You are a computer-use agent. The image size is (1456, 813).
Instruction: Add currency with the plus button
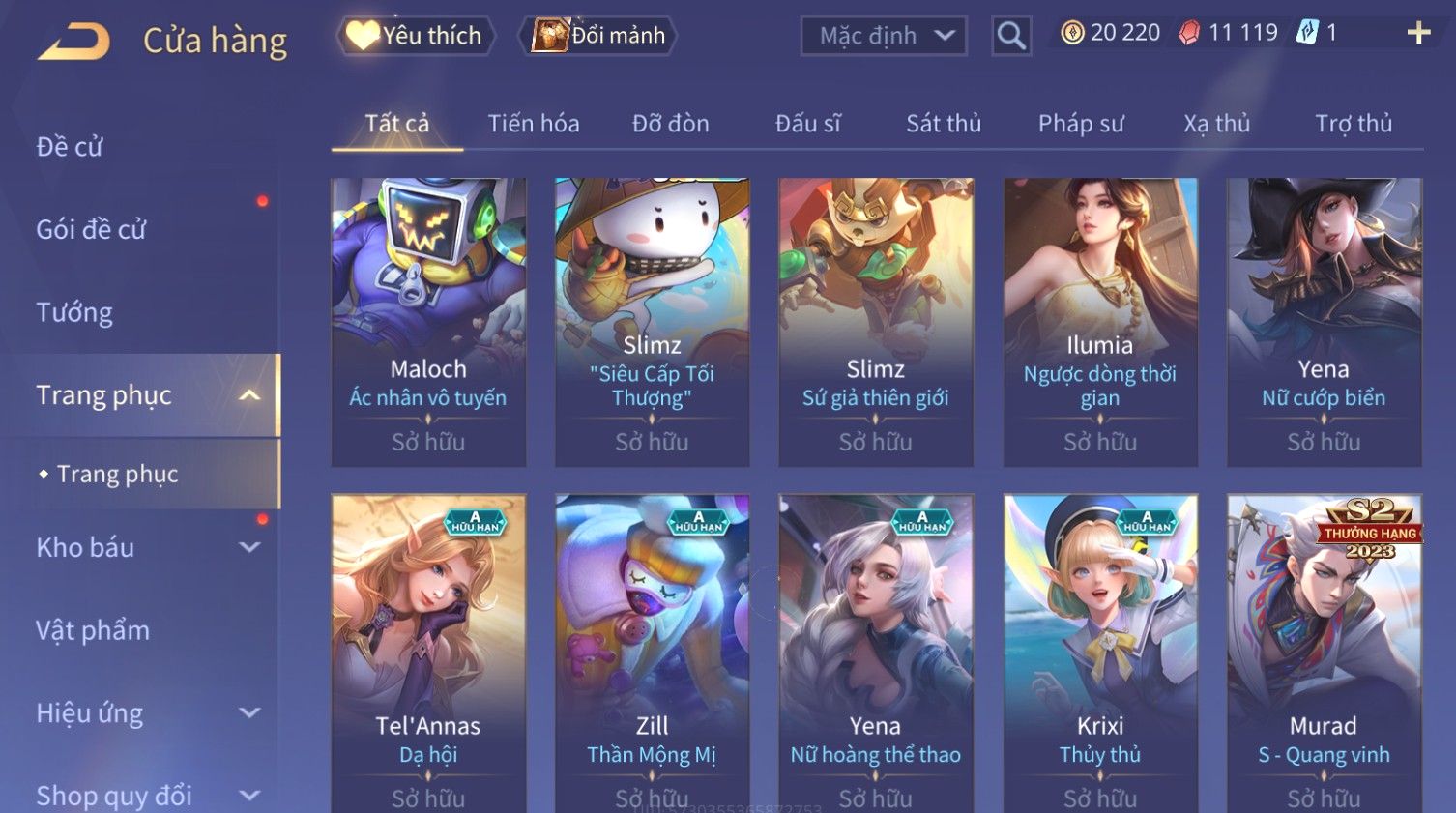pos(1418,34)
